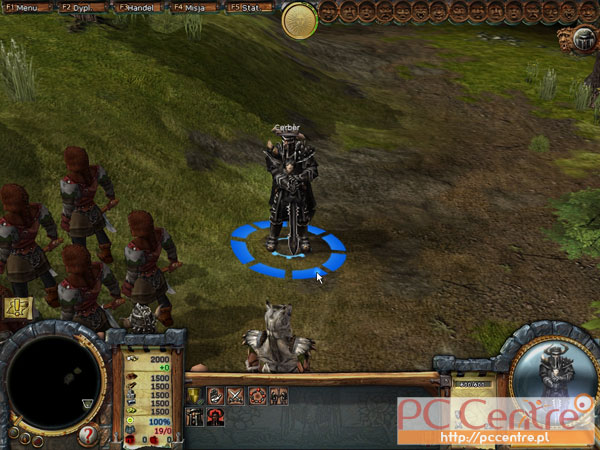Open the F5 Statystyki screen

click(248, 6)
